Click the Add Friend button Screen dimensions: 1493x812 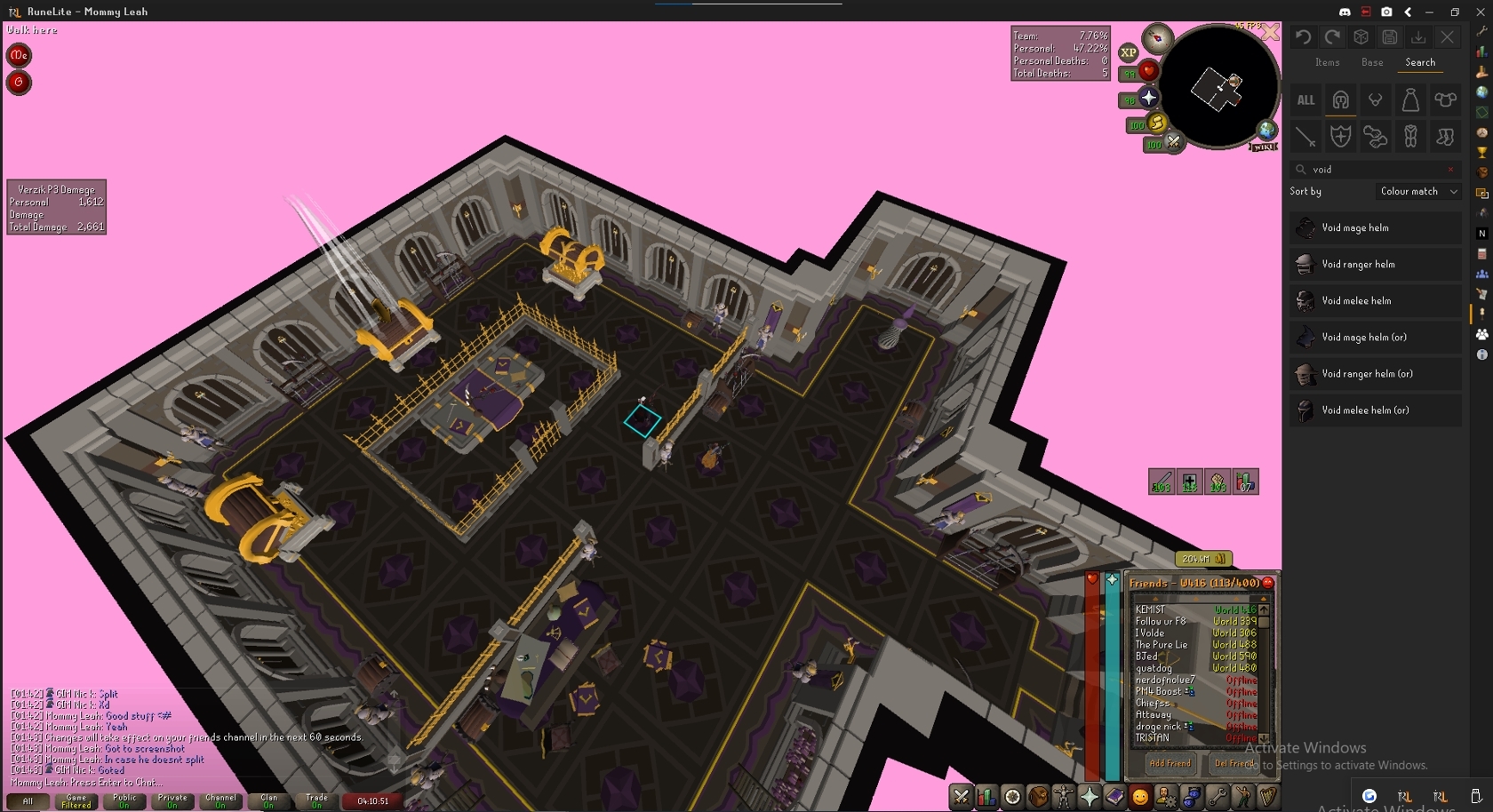point(1170,763)
